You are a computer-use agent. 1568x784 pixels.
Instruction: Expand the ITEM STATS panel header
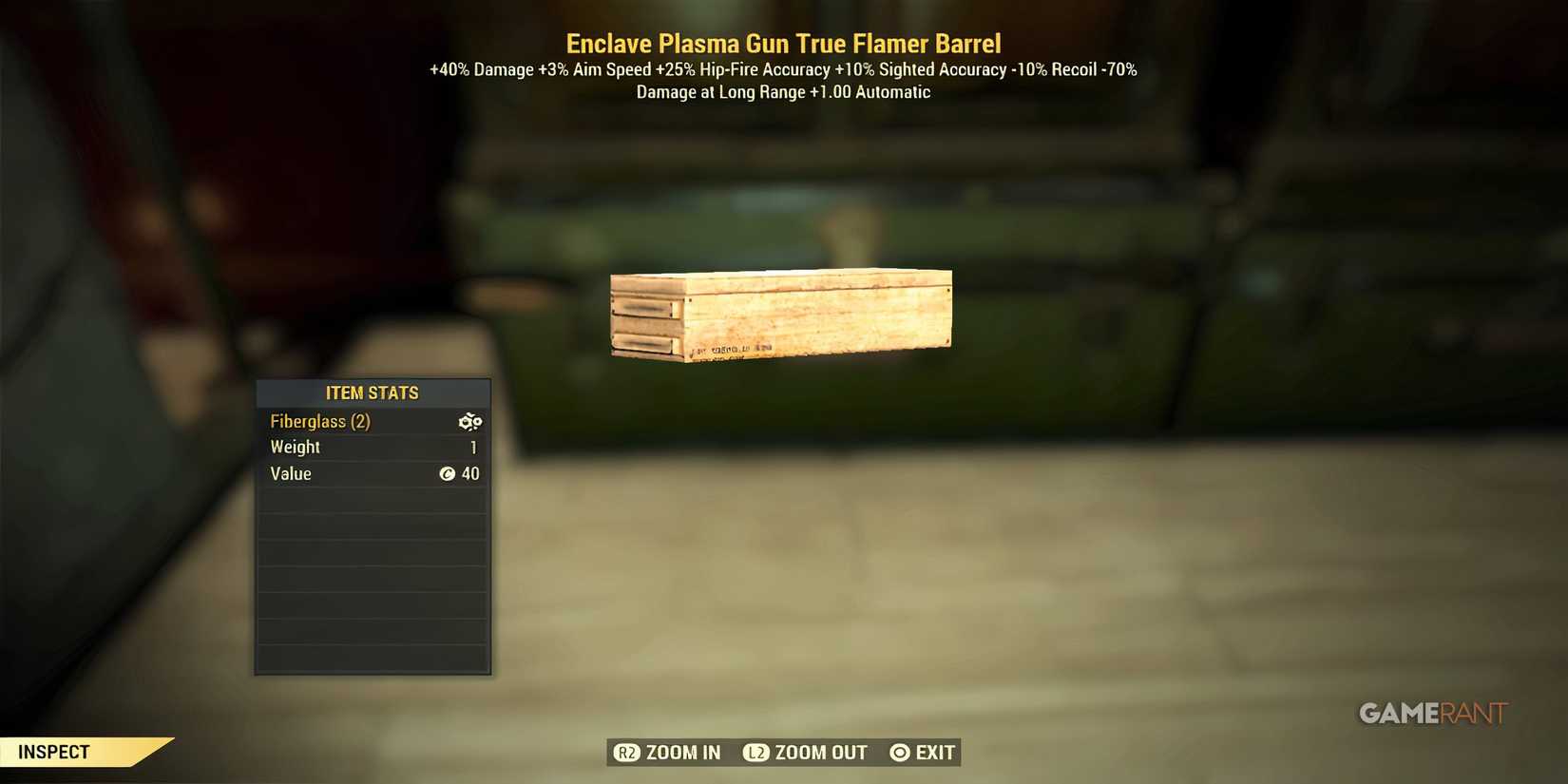point(372,392)
